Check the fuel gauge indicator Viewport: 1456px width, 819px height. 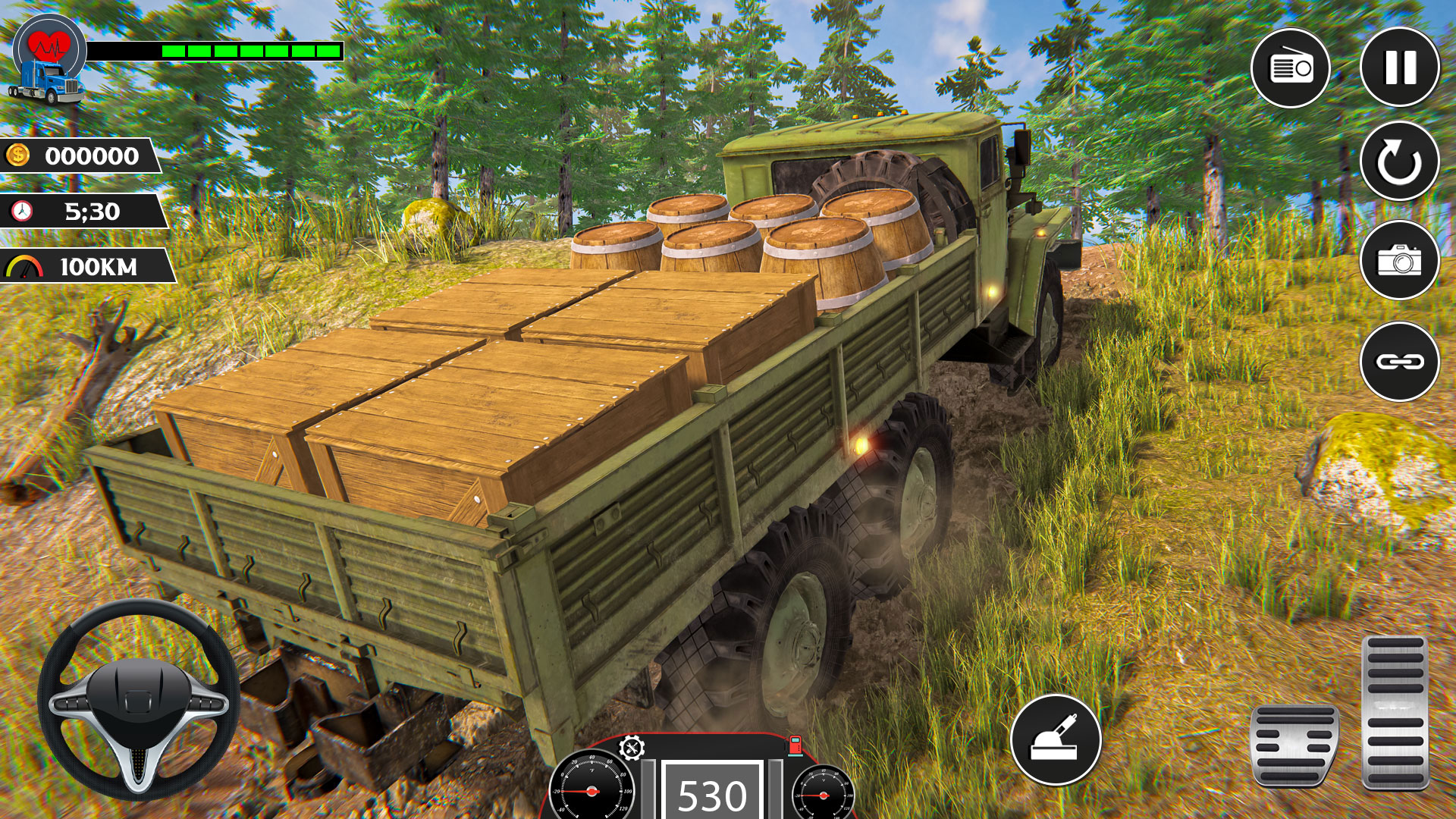pyautogui.click(x=795, y=747)
